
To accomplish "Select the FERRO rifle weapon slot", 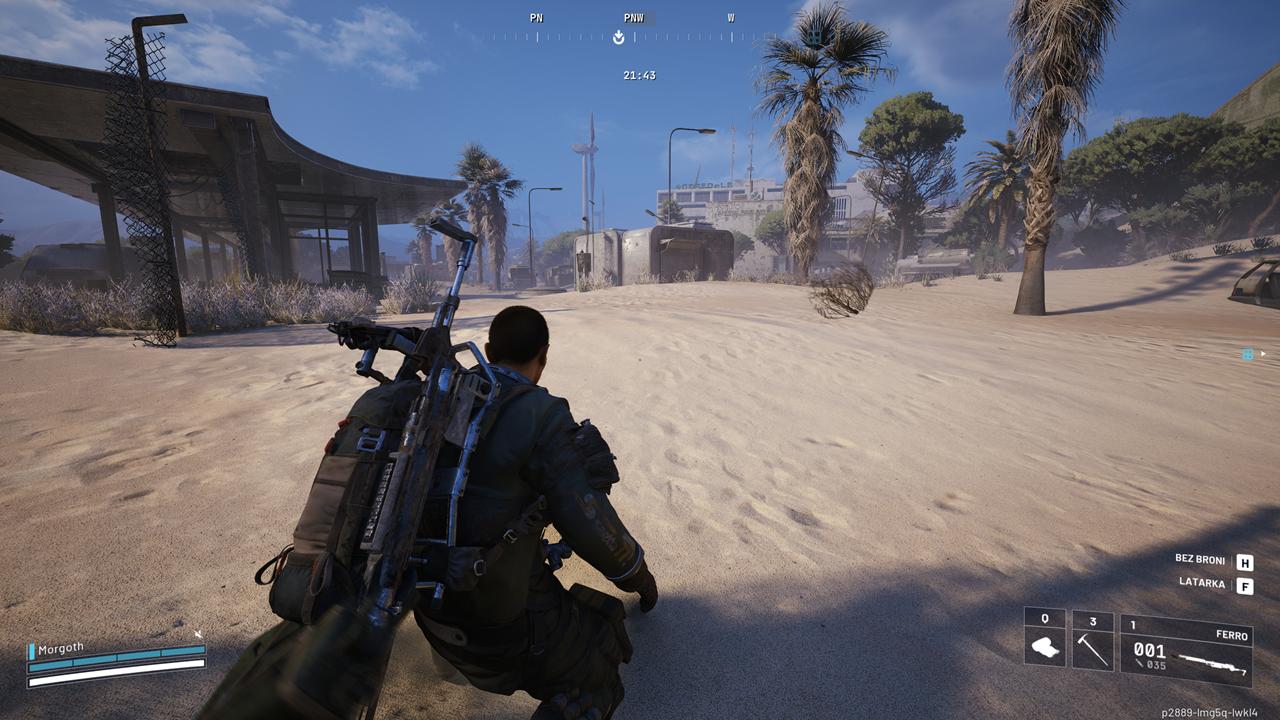I will coord(1186,648).
